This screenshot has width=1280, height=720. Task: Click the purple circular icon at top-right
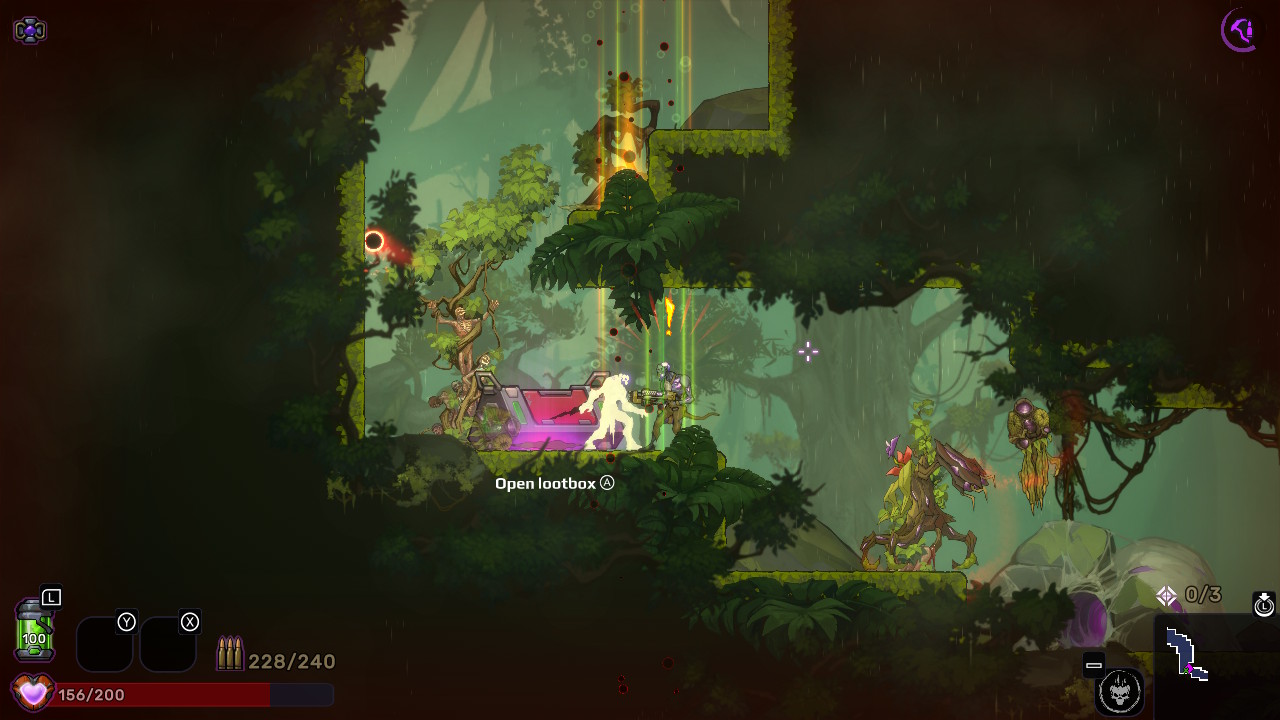pyautogui.click(x=1240, y=30)
